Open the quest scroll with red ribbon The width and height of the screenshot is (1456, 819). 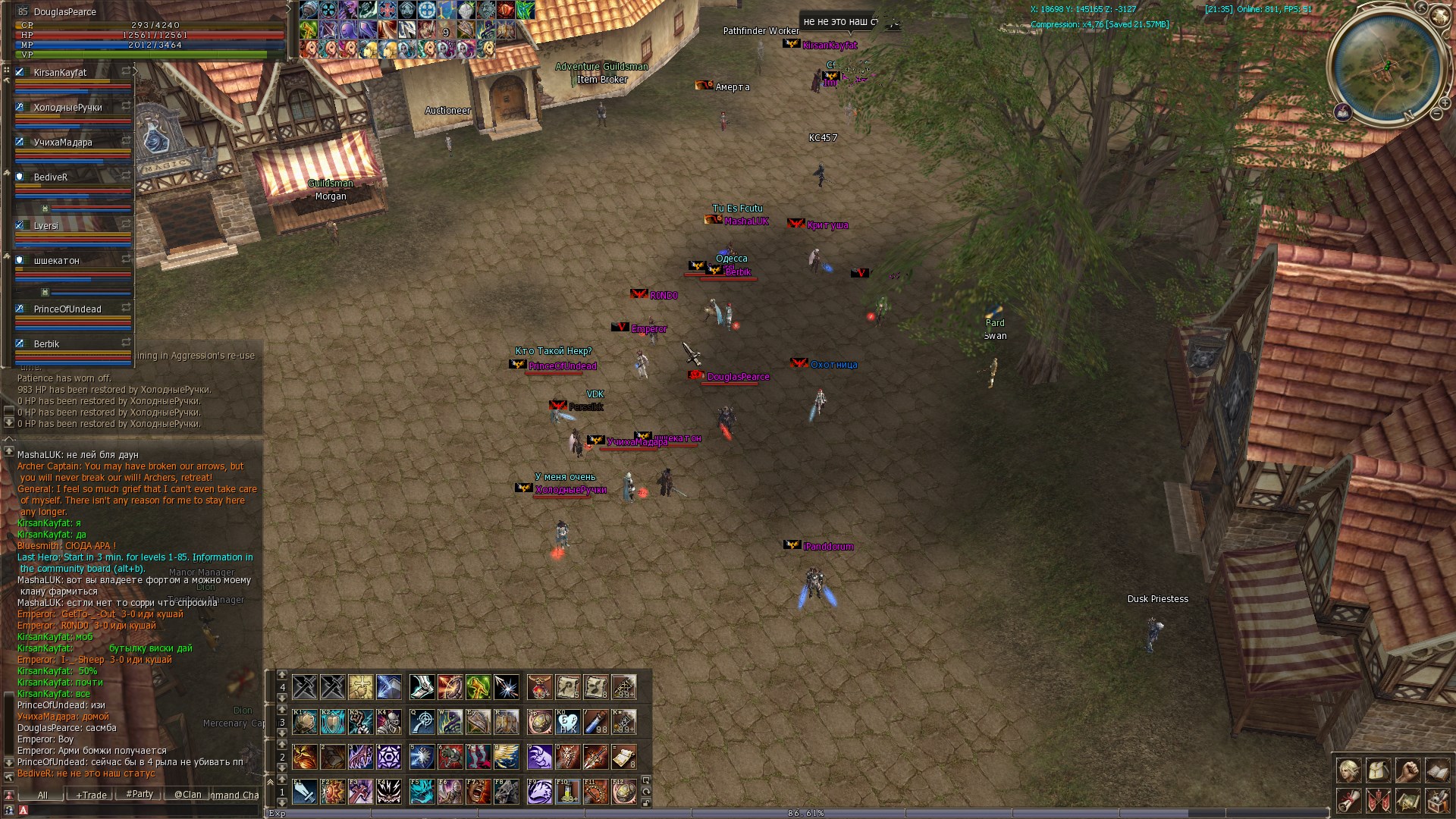pos(1348,800)
